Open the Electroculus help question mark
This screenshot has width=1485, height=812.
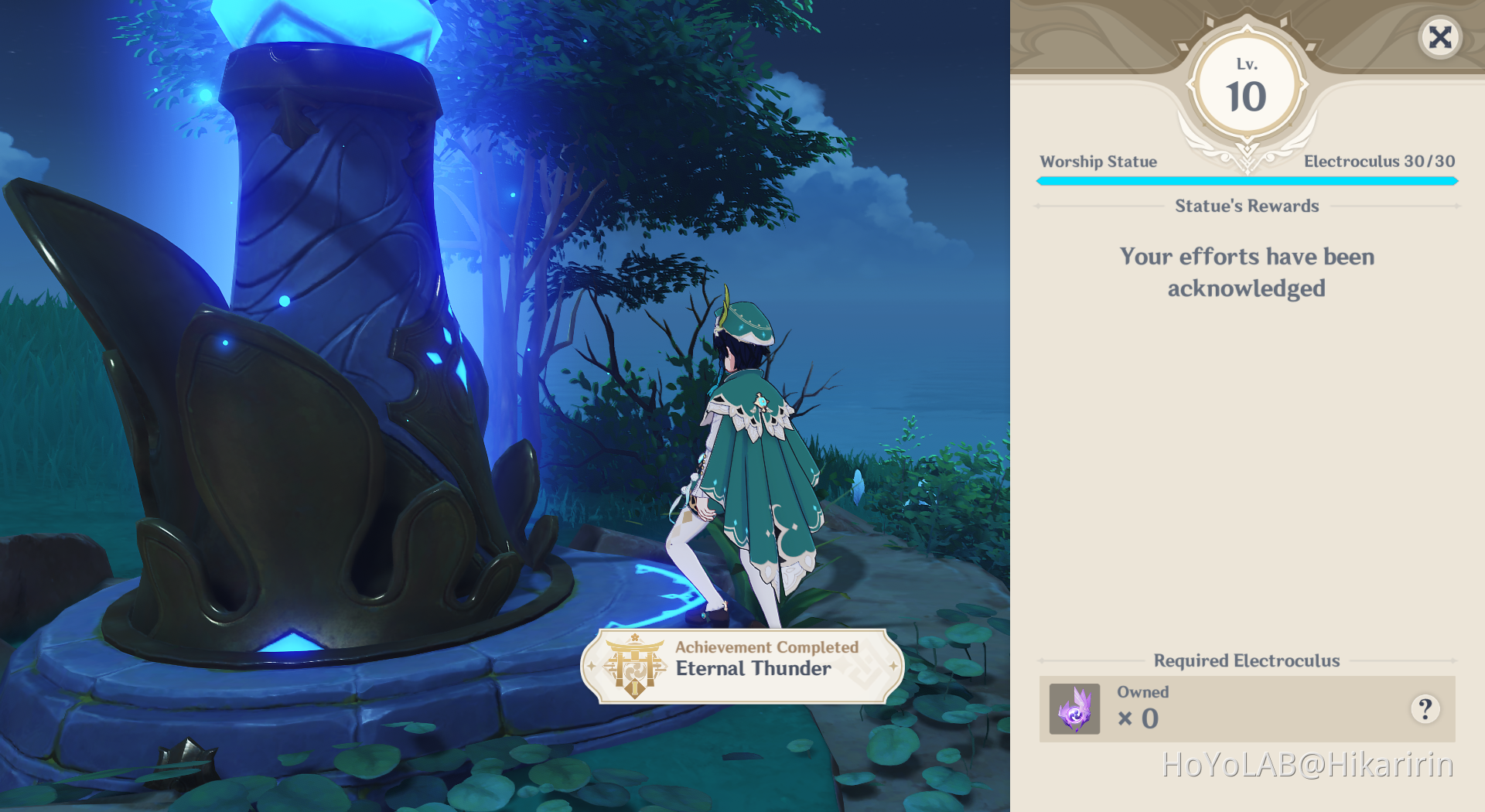(1425, 708)
